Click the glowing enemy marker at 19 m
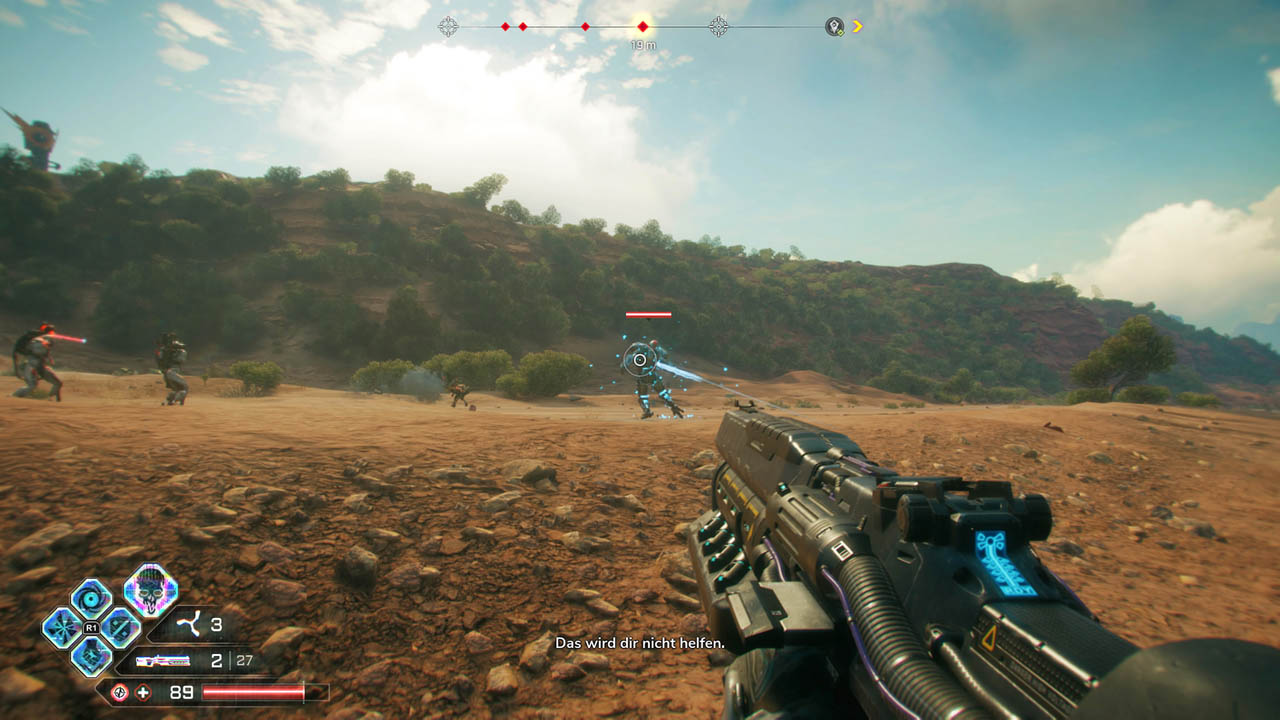The height and width of the screenshot is (720, 1280). 643,27
